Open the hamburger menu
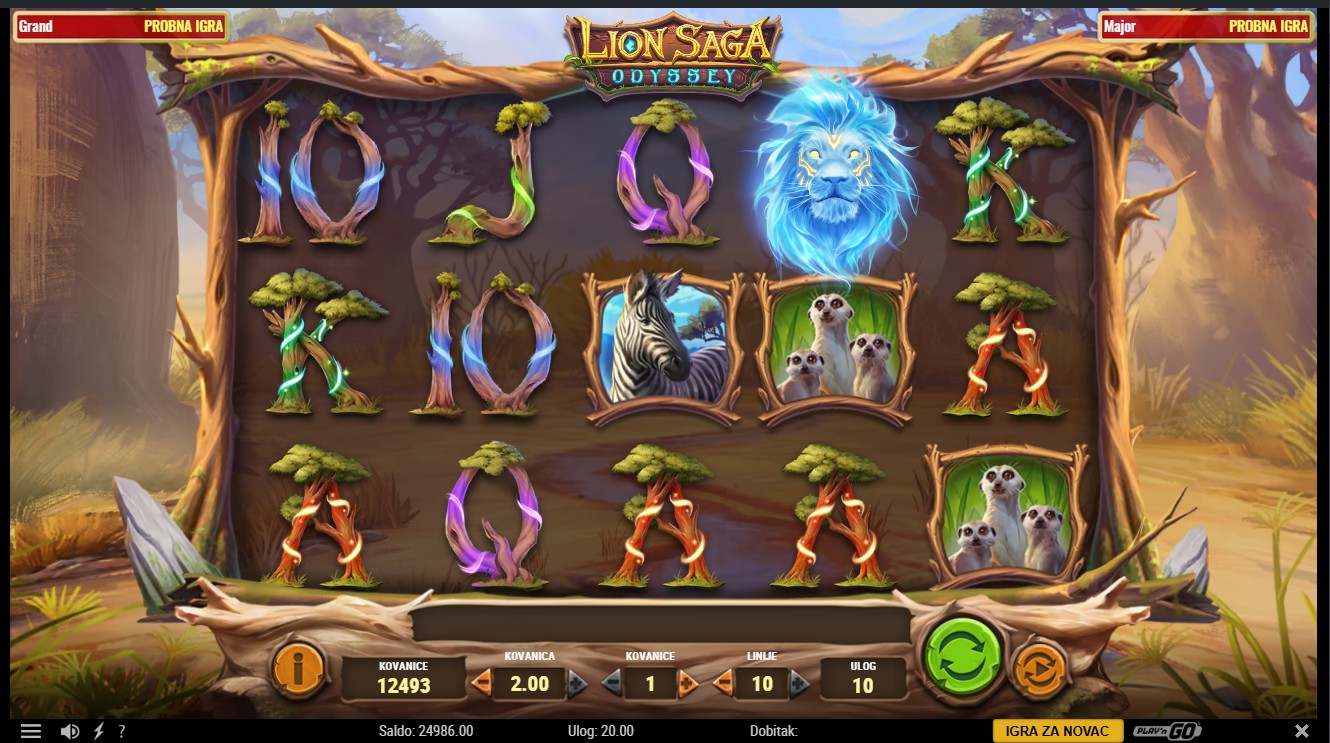 pos(31,731)
